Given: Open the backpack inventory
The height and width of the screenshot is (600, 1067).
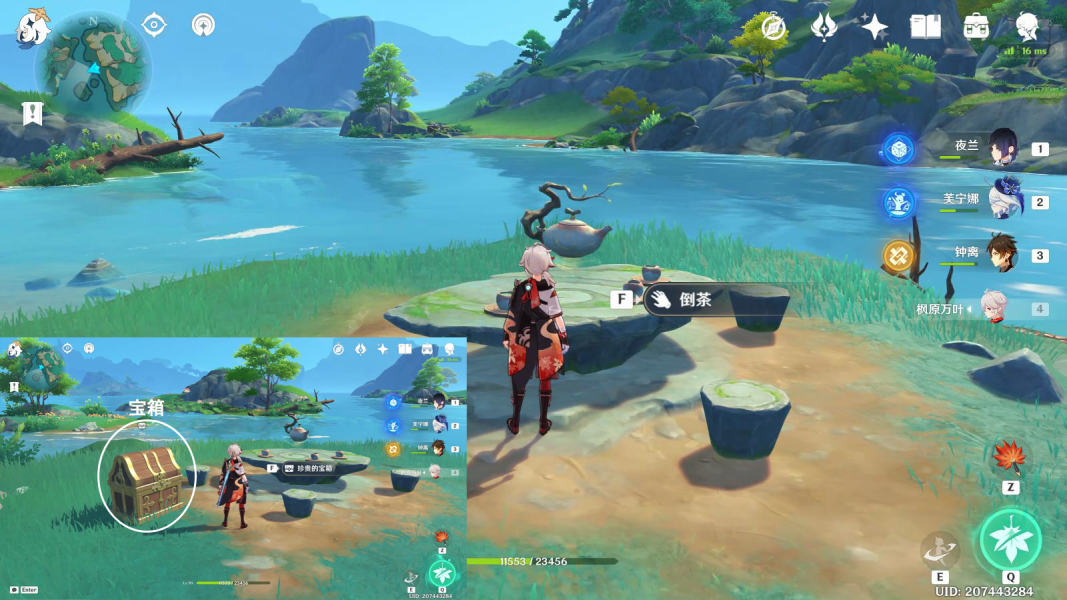Looking at the screenshot, I should point(977,27).
